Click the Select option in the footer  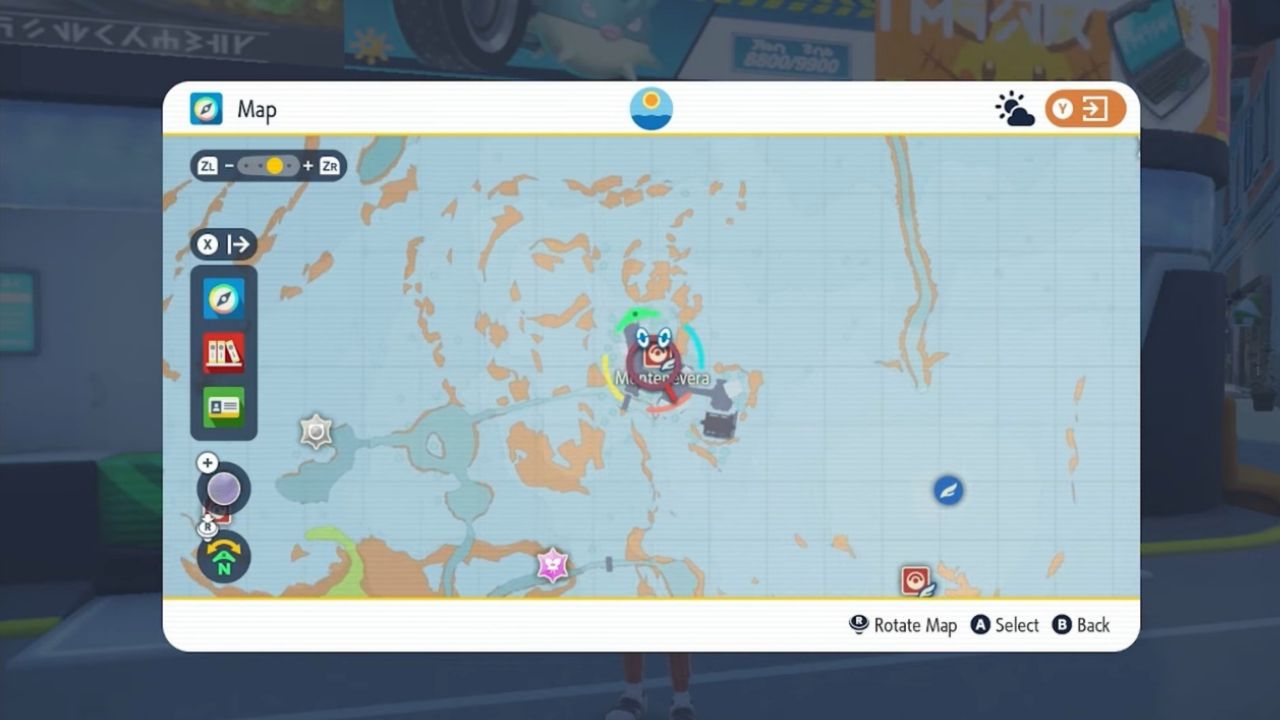[x=1016, y=625]
